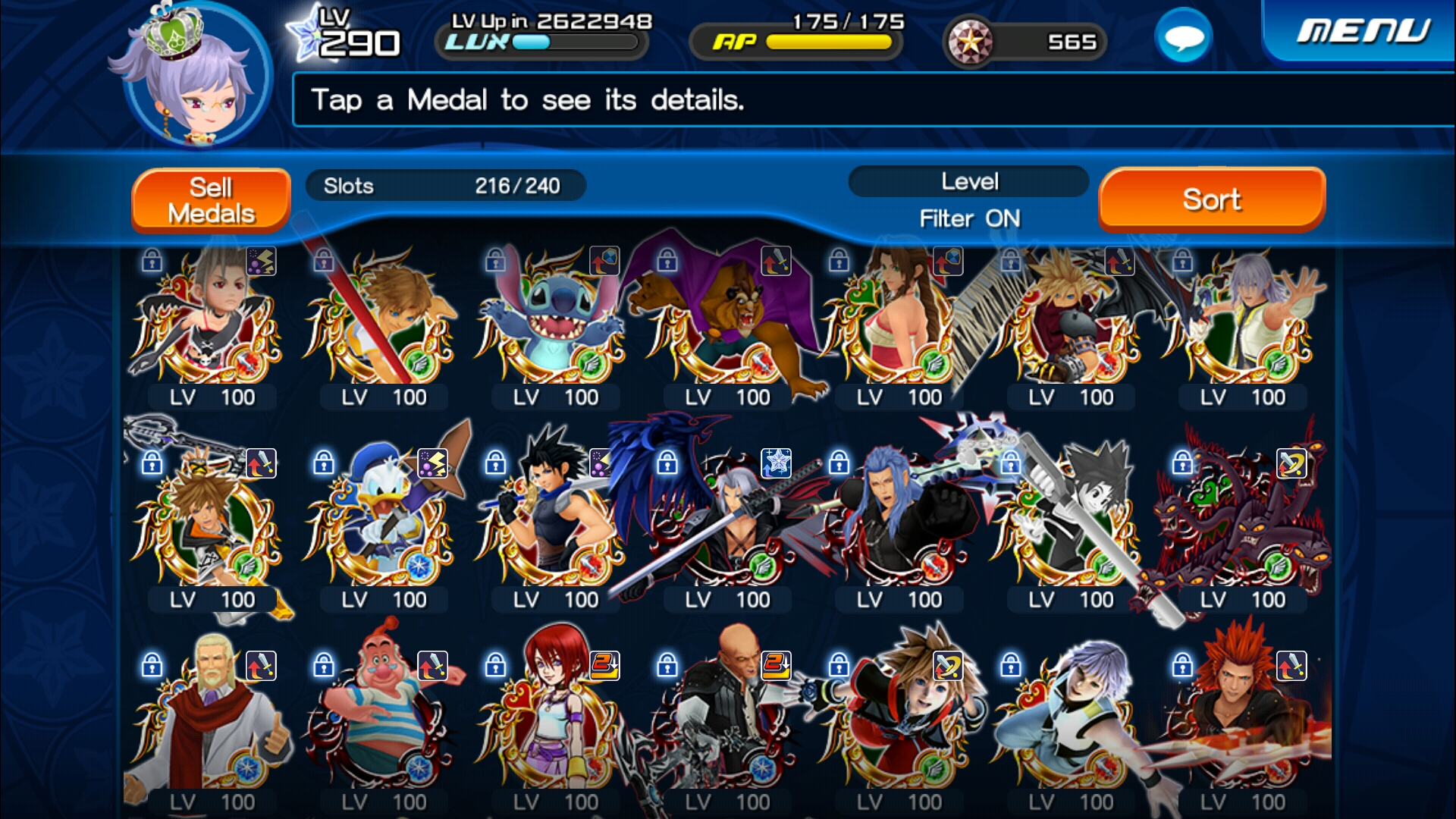The width and height of the screenshot is (1456, 819).
Task: Tap the Sell Medals button
Action: (x=211, y=200)
